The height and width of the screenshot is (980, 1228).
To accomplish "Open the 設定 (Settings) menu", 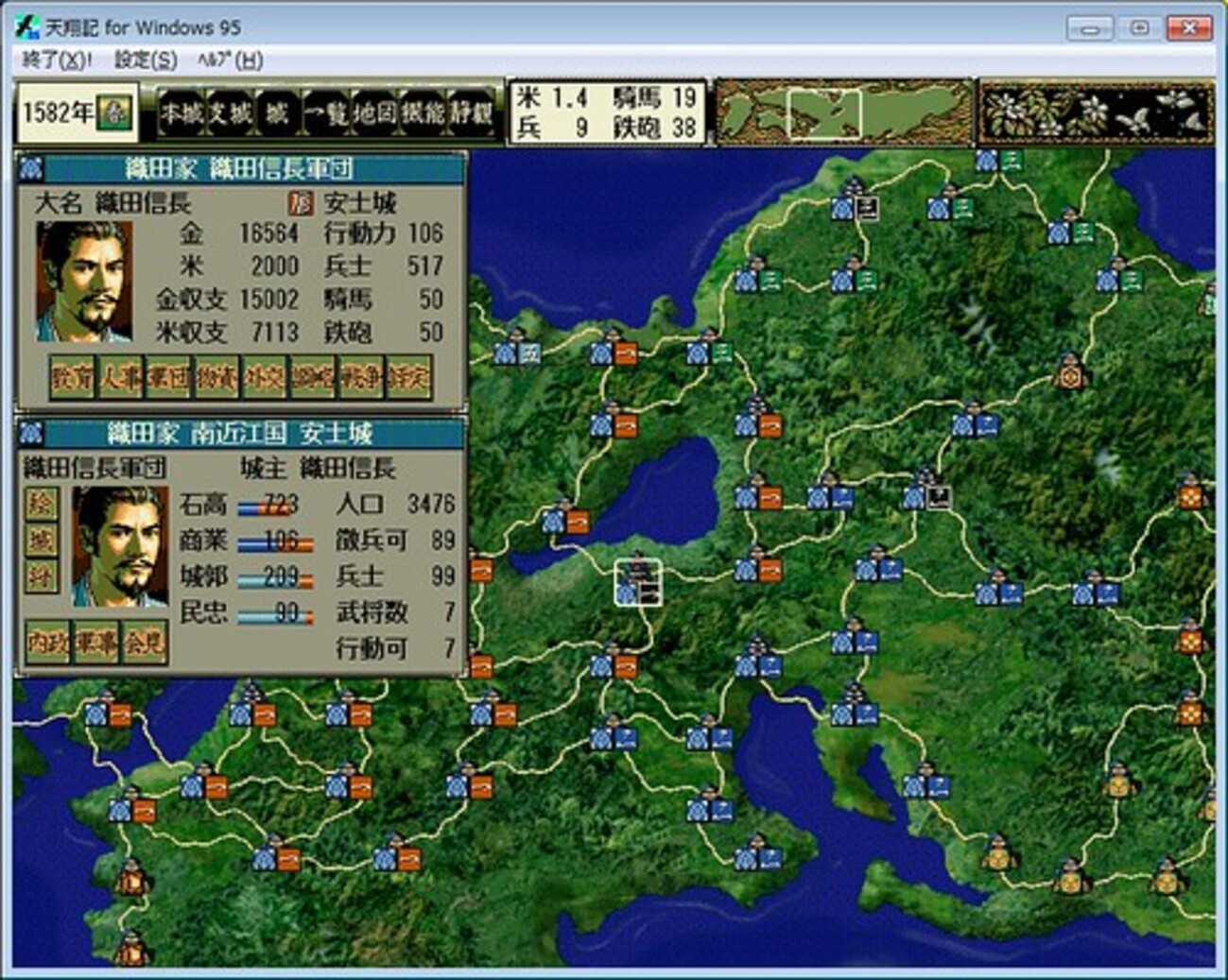I will [x=146, y=60].
